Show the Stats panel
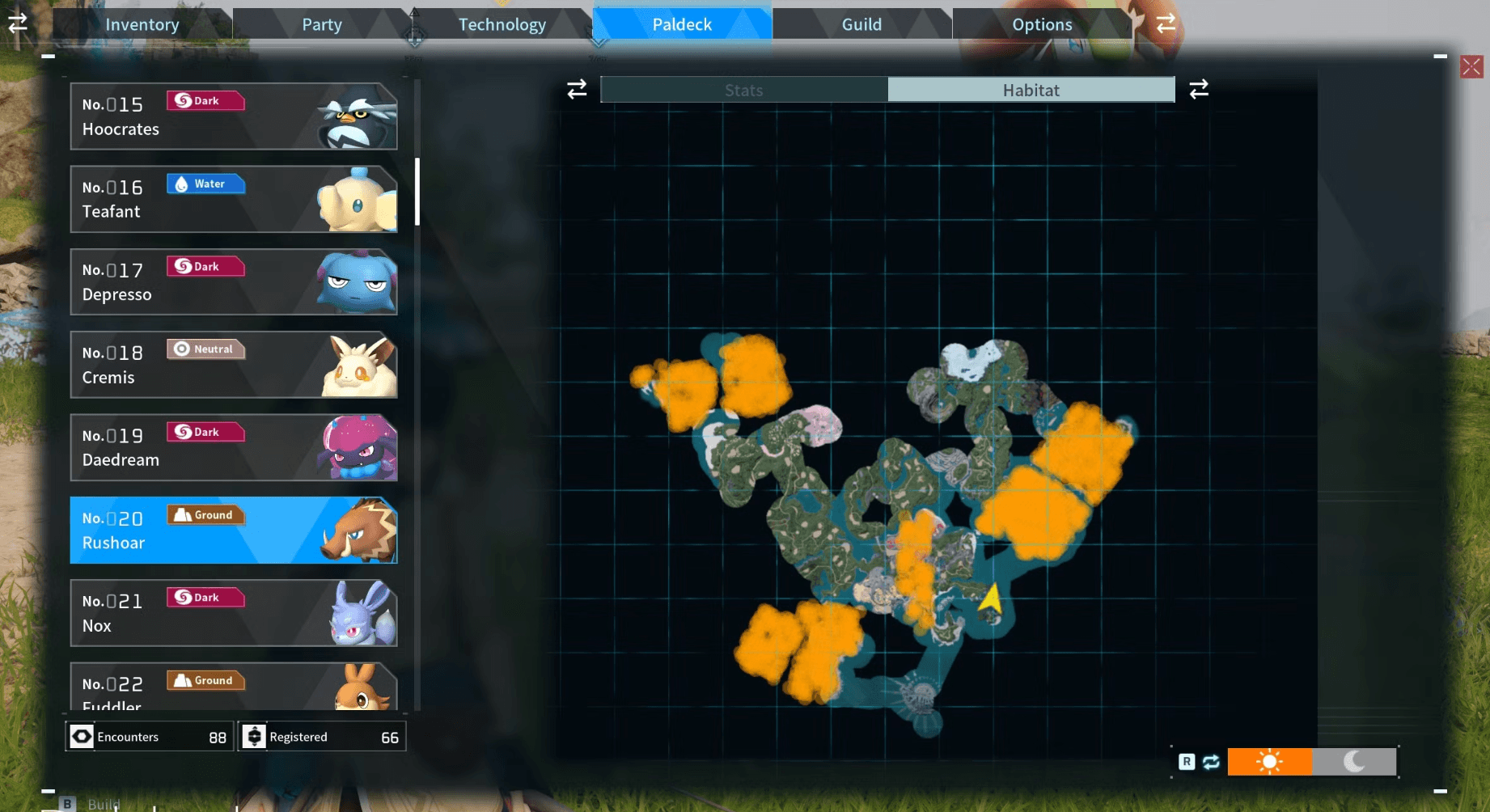 click(743, 90)
